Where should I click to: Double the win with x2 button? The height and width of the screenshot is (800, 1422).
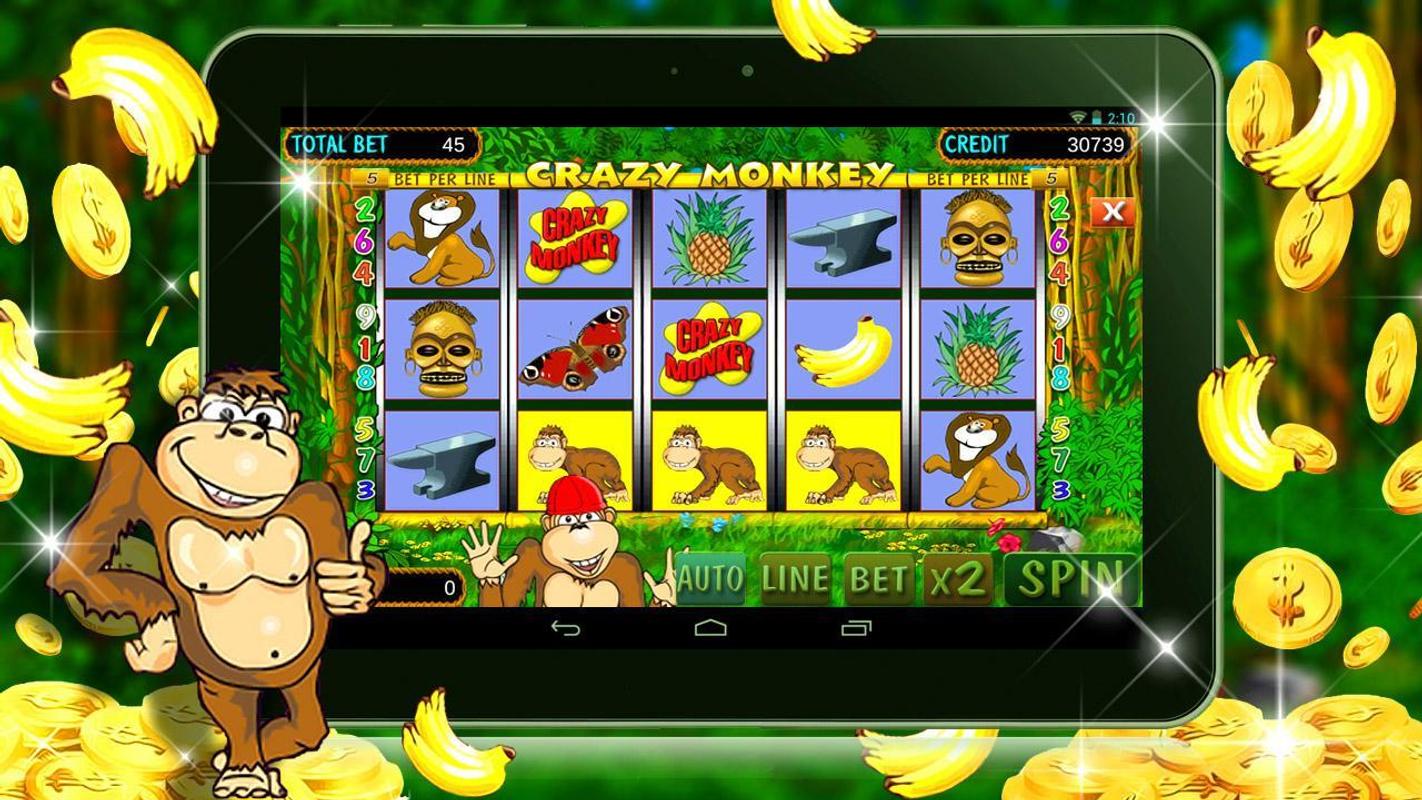957,579
